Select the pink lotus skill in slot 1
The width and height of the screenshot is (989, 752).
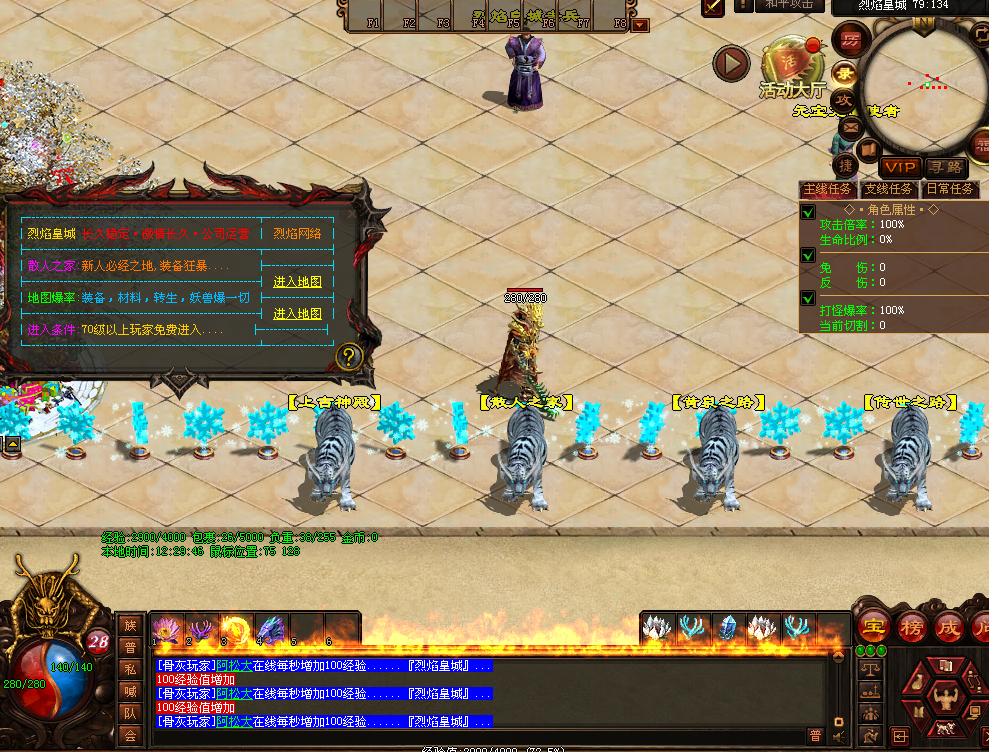[x=165, y=628]
